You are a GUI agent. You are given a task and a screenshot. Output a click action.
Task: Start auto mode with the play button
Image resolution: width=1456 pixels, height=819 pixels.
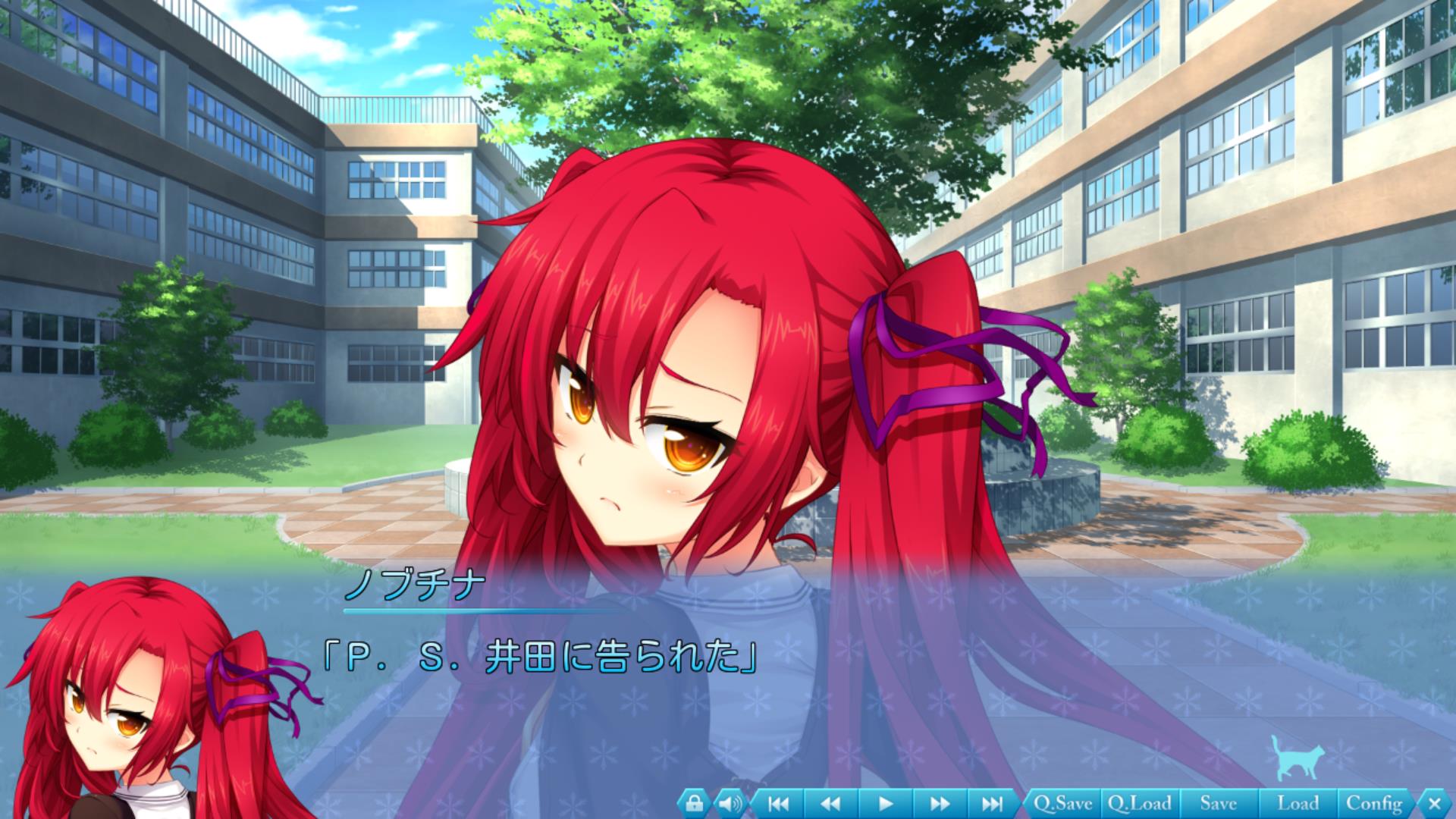click(885, 803)
